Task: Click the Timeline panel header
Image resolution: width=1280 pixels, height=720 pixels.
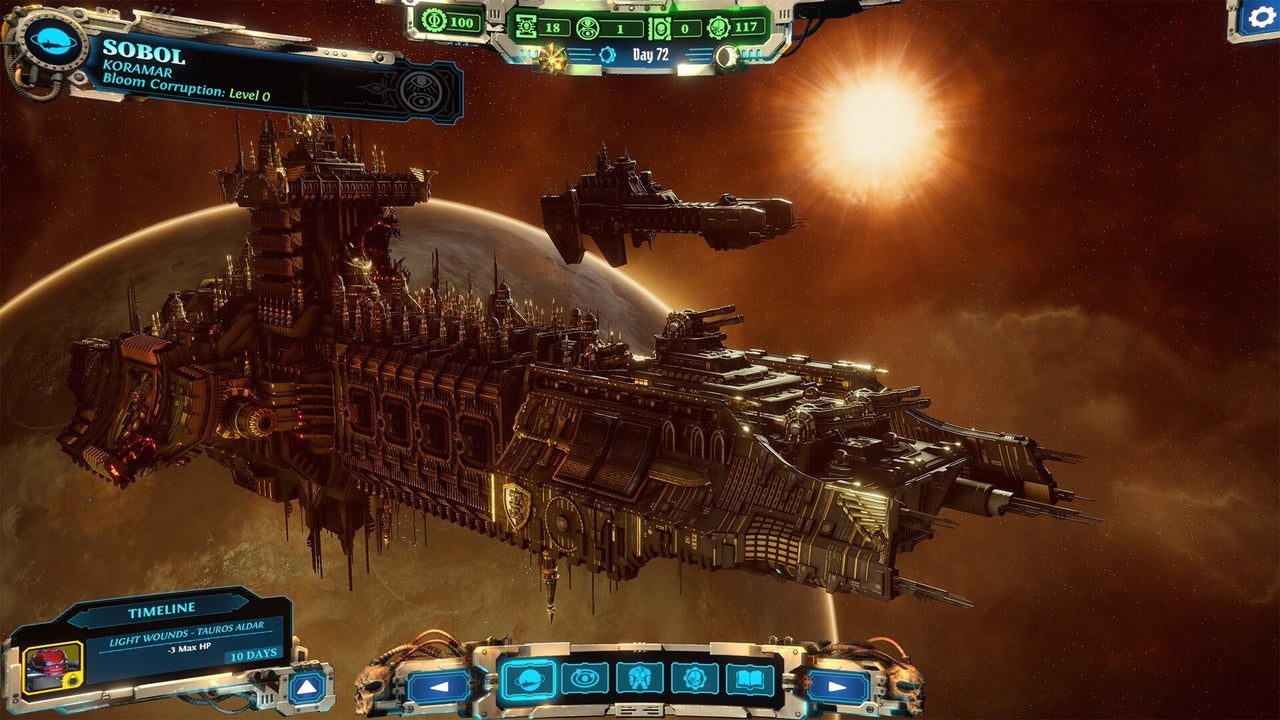Action: [160, 607]
